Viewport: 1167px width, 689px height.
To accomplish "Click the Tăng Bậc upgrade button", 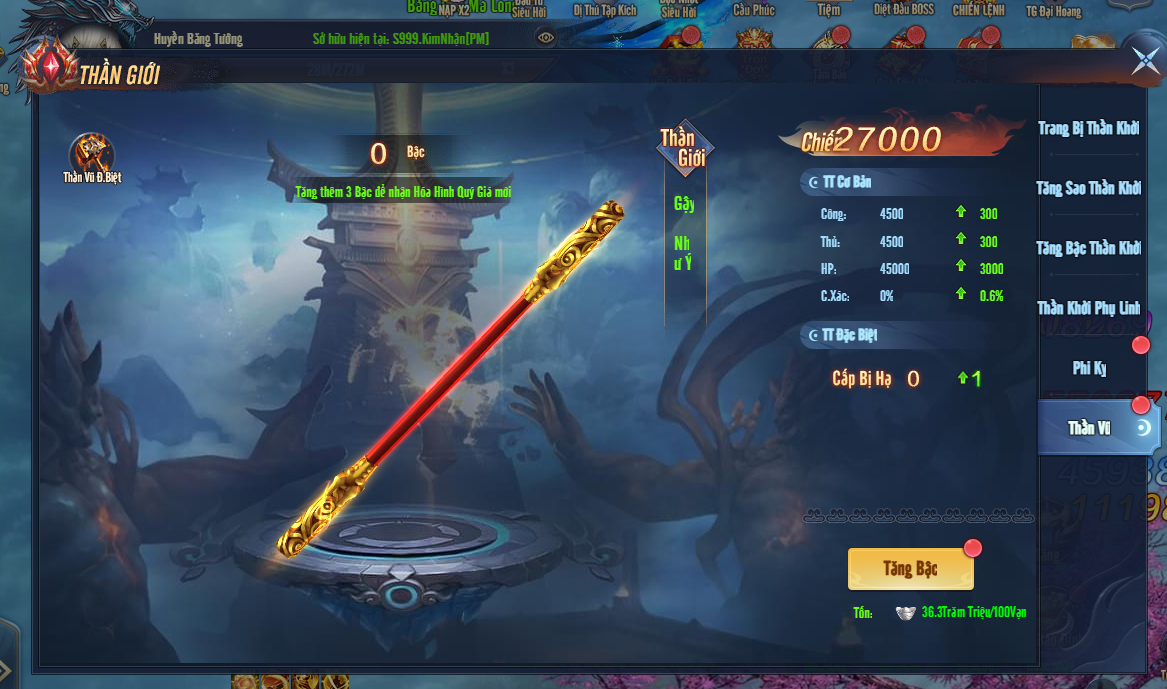I will tap(910, 569).
